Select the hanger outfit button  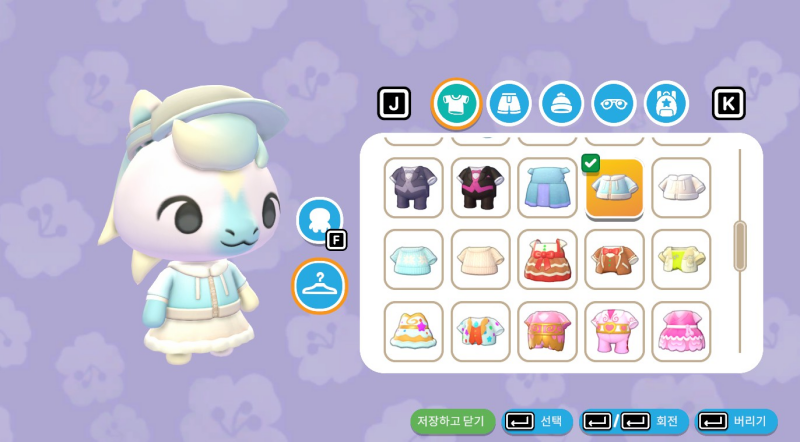(x=319, y=285)
